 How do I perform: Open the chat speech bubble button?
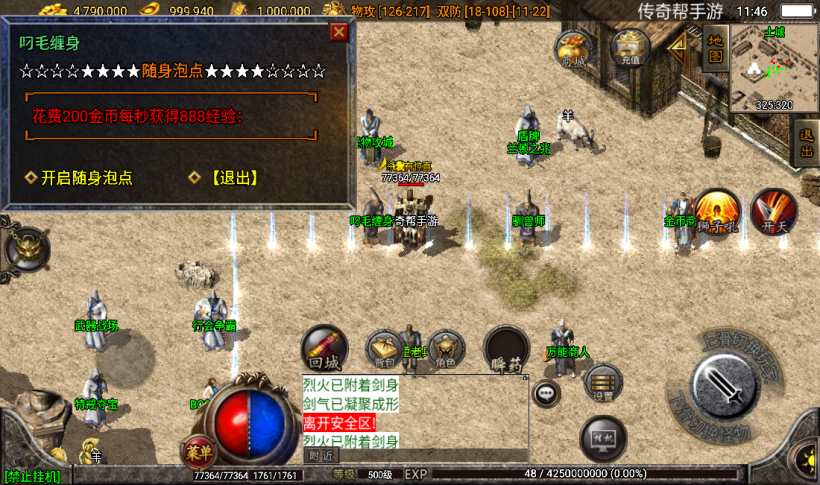[x=546, y=393]
